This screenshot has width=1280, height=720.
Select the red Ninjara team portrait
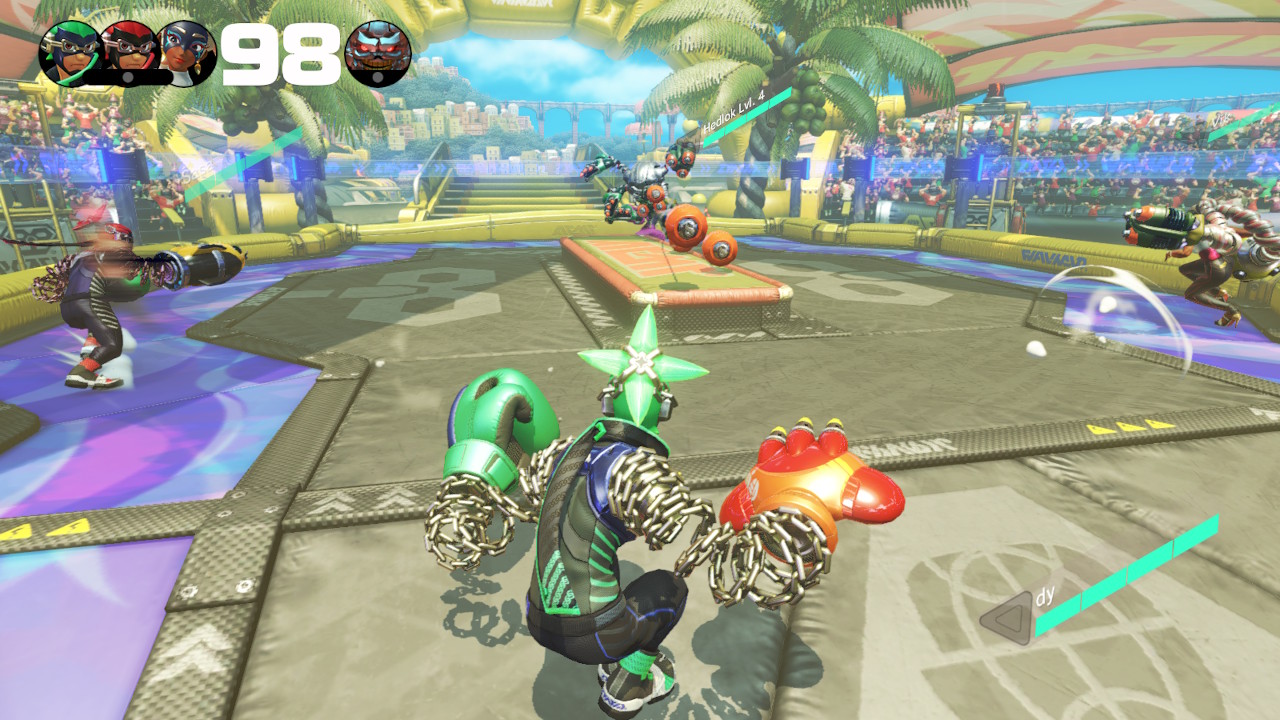coord(130,53)
